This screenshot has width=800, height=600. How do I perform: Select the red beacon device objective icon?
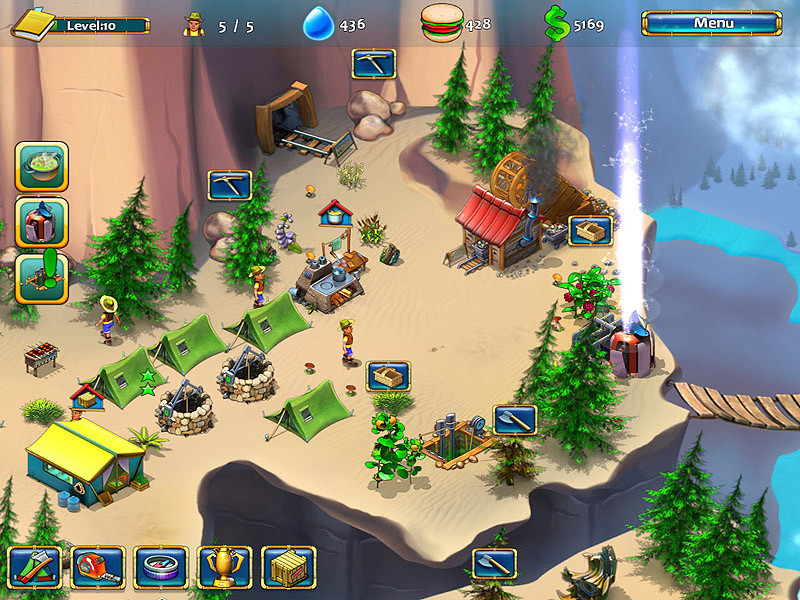41,223
